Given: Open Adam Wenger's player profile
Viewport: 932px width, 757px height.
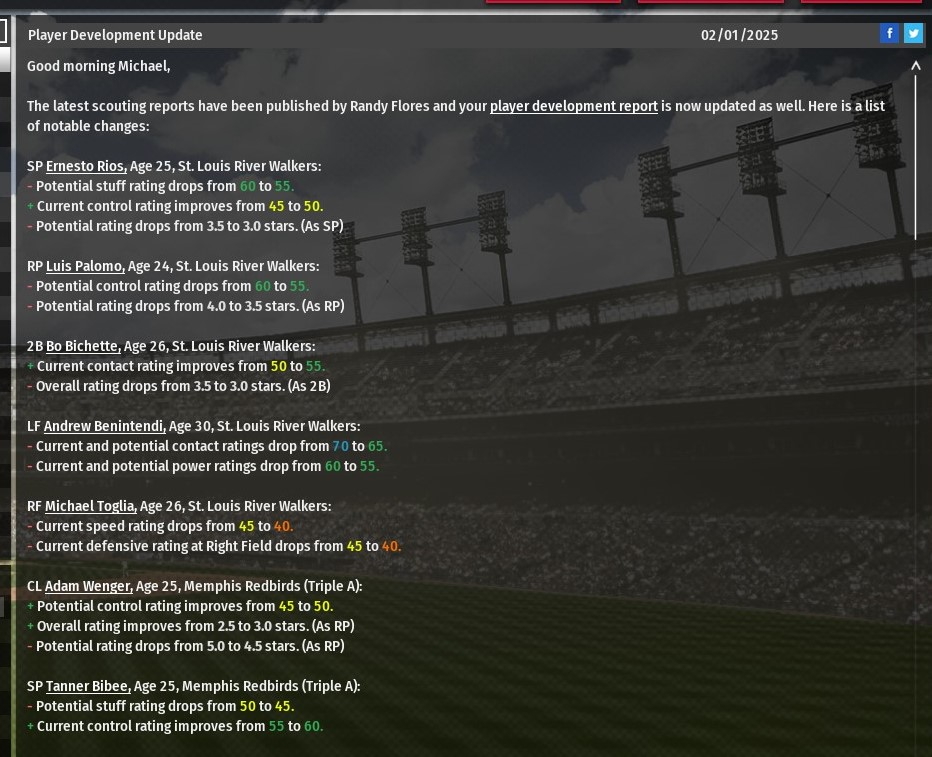Looking at the screenshot, I should coord(88,586).
